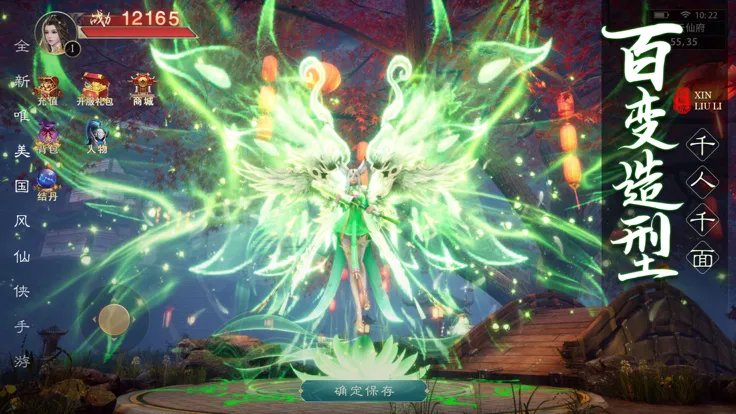Tap the player avatar portrait
The image size is (736, 414).
coord(57,32)
